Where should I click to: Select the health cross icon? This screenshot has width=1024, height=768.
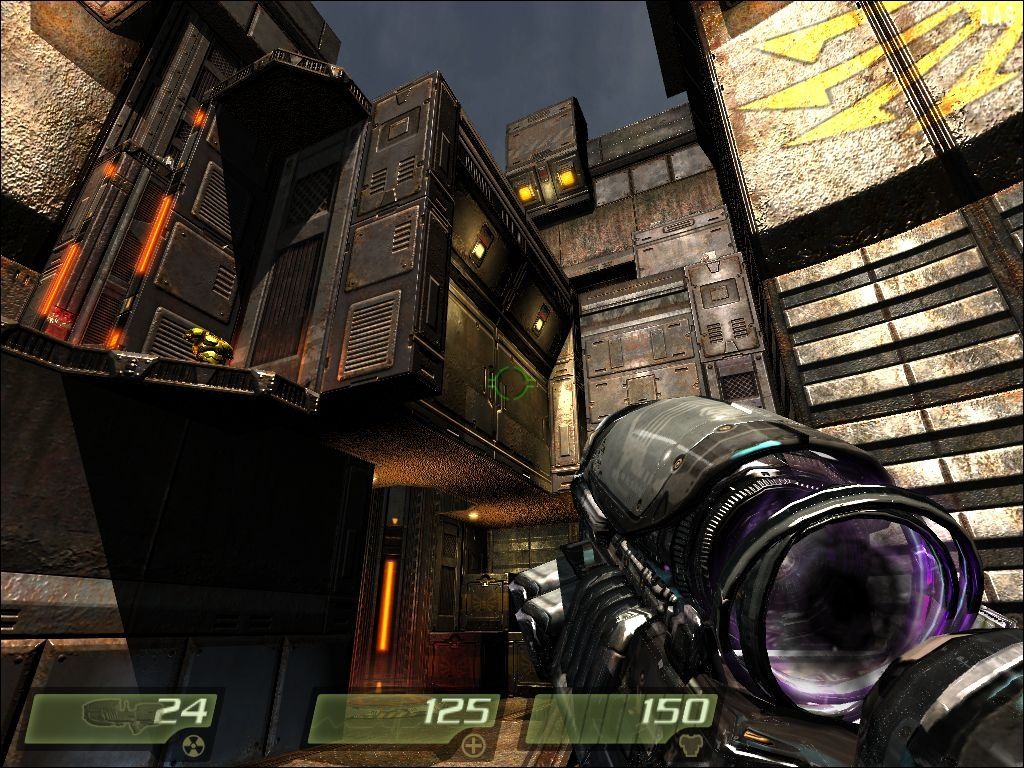click(473, 745)
